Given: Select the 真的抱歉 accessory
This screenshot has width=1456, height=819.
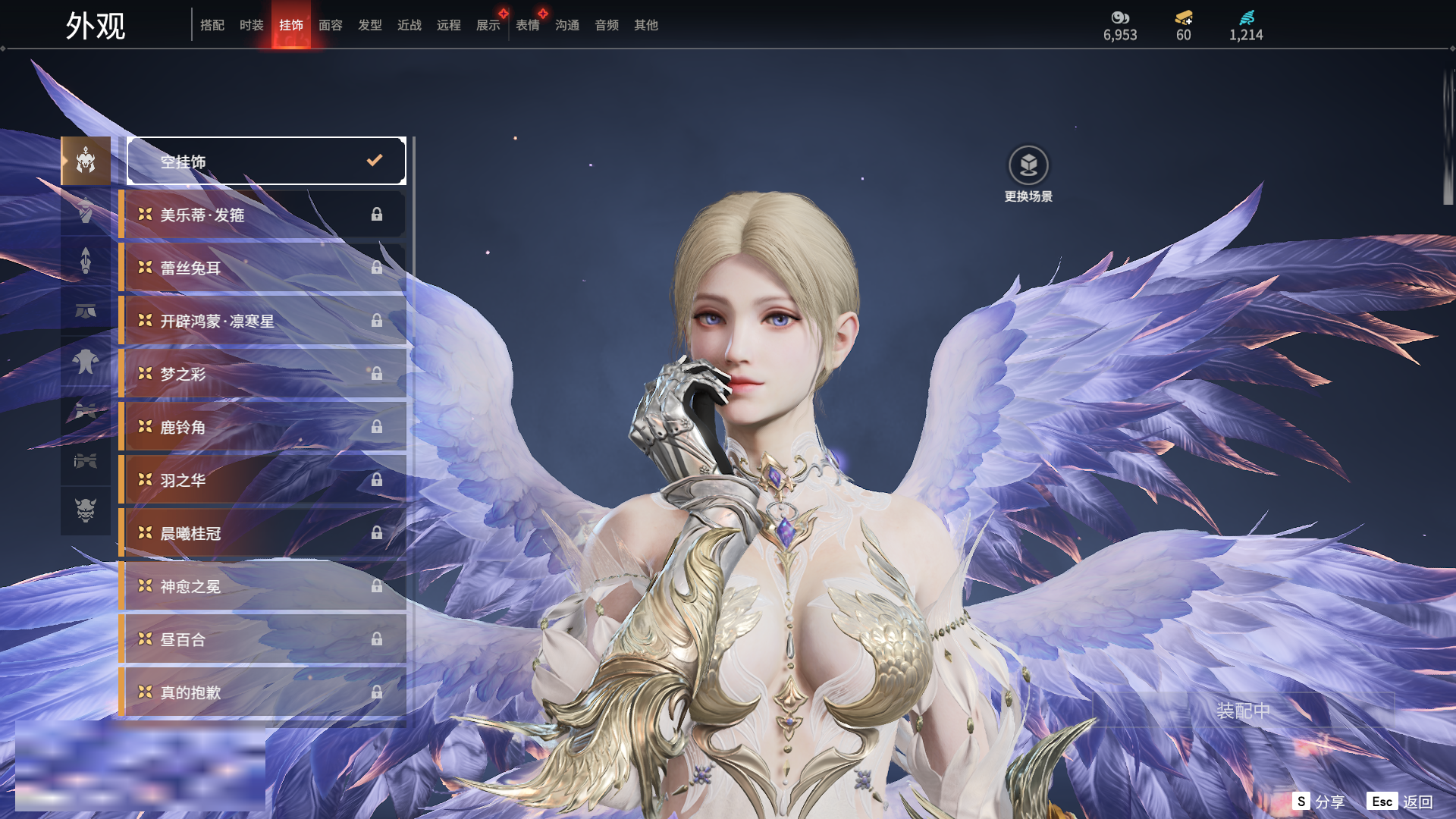Looking at the screenshot, I should pos(262,692).
